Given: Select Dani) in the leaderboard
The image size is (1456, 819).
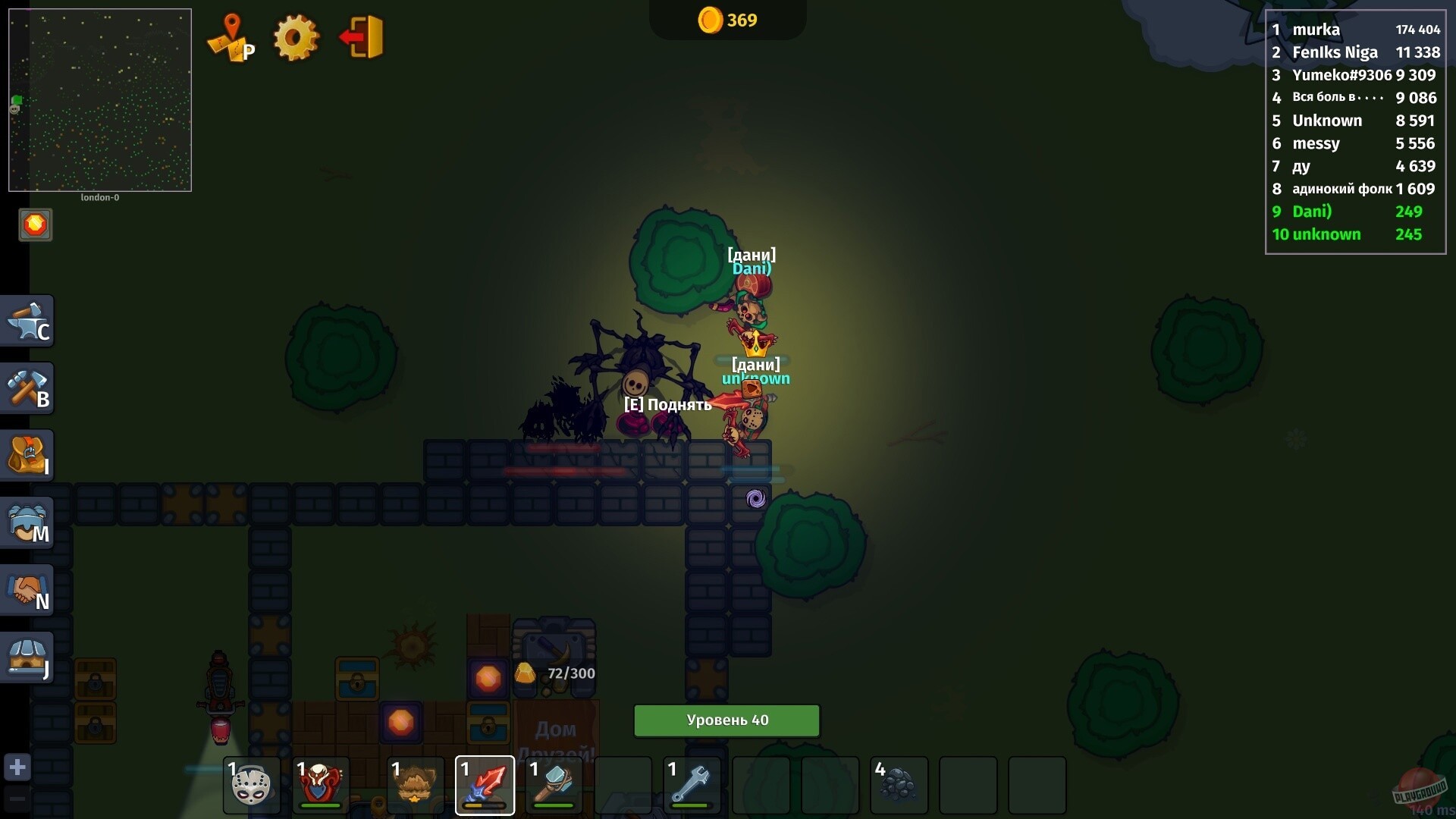Looking at the screenshot, I should [1311, 212].
